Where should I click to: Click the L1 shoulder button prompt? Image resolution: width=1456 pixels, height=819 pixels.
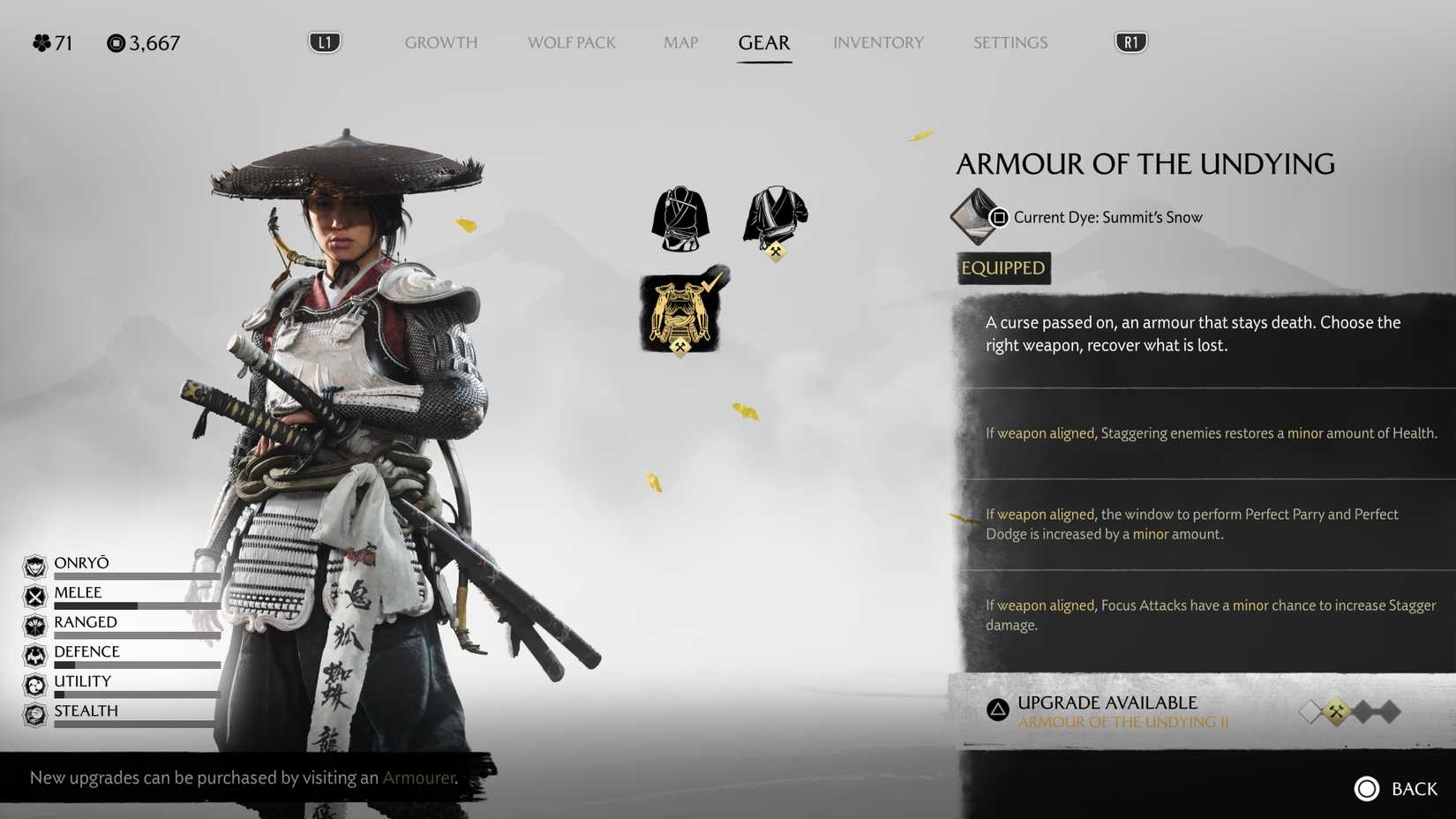point(325,41)
